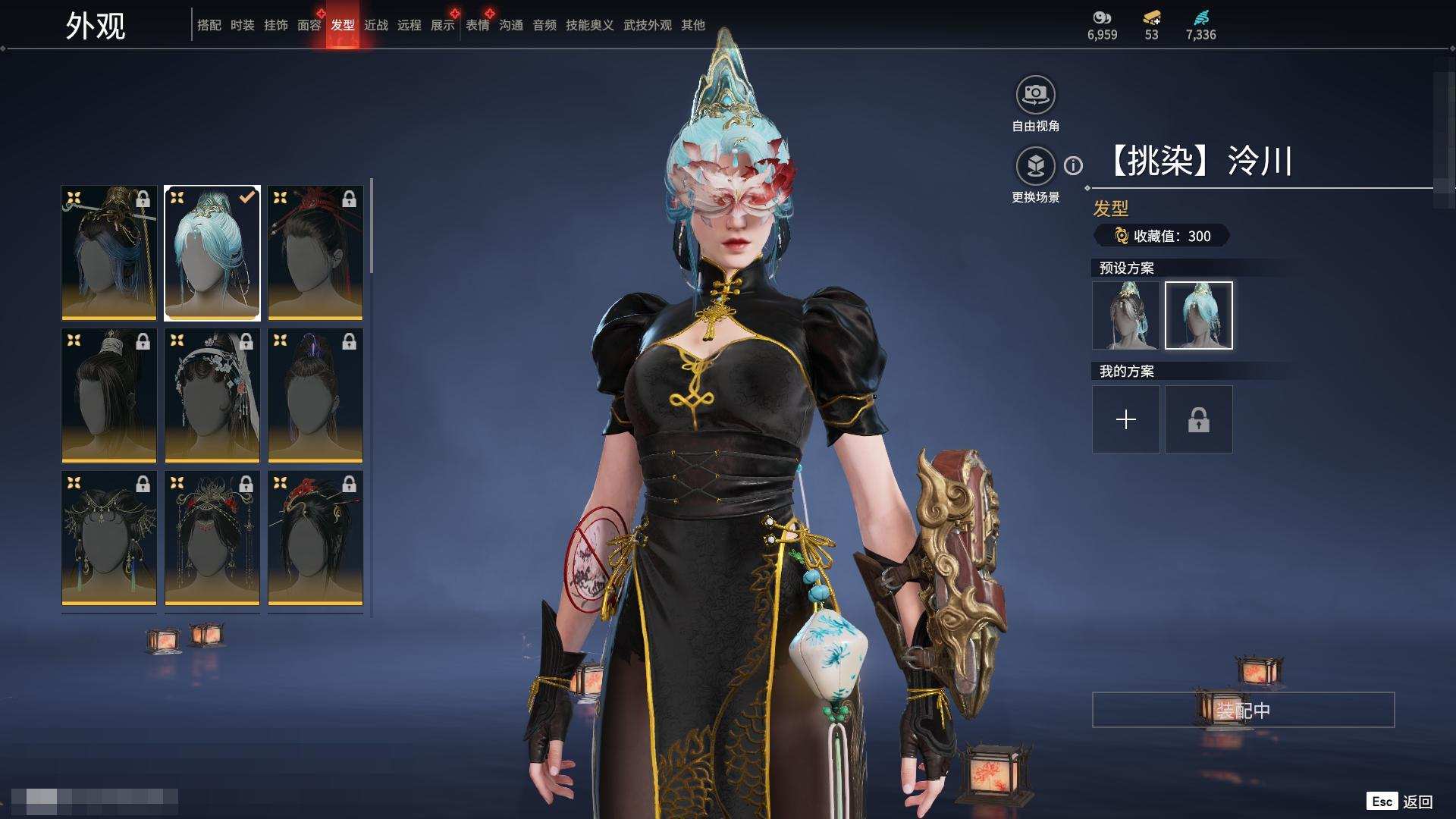The width and height of the screenshot is (1456, 819).
Task: Select the 挂饰 tab
Action: 275,25
